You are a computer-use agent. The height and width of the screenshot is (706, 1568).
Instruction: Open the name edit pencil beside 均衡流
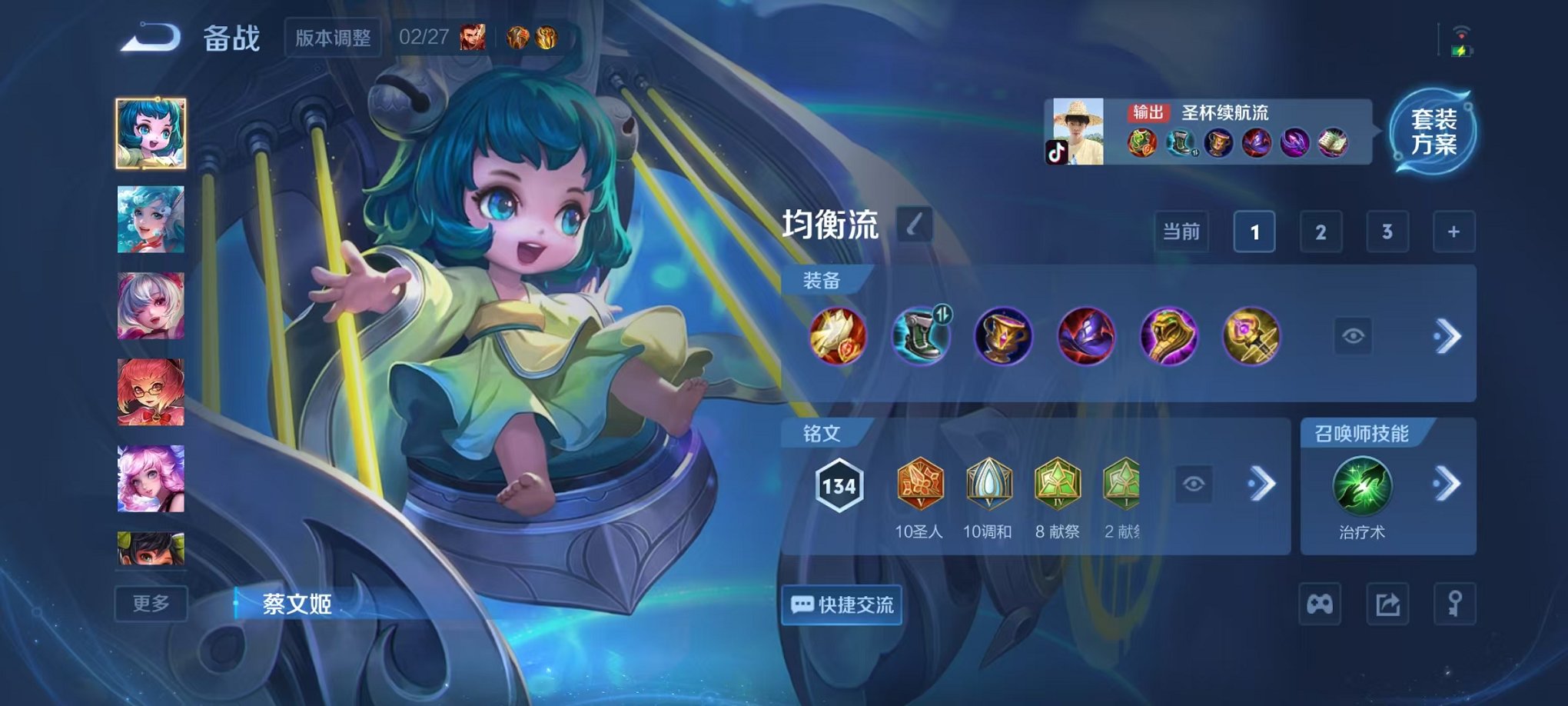point(915,222)
